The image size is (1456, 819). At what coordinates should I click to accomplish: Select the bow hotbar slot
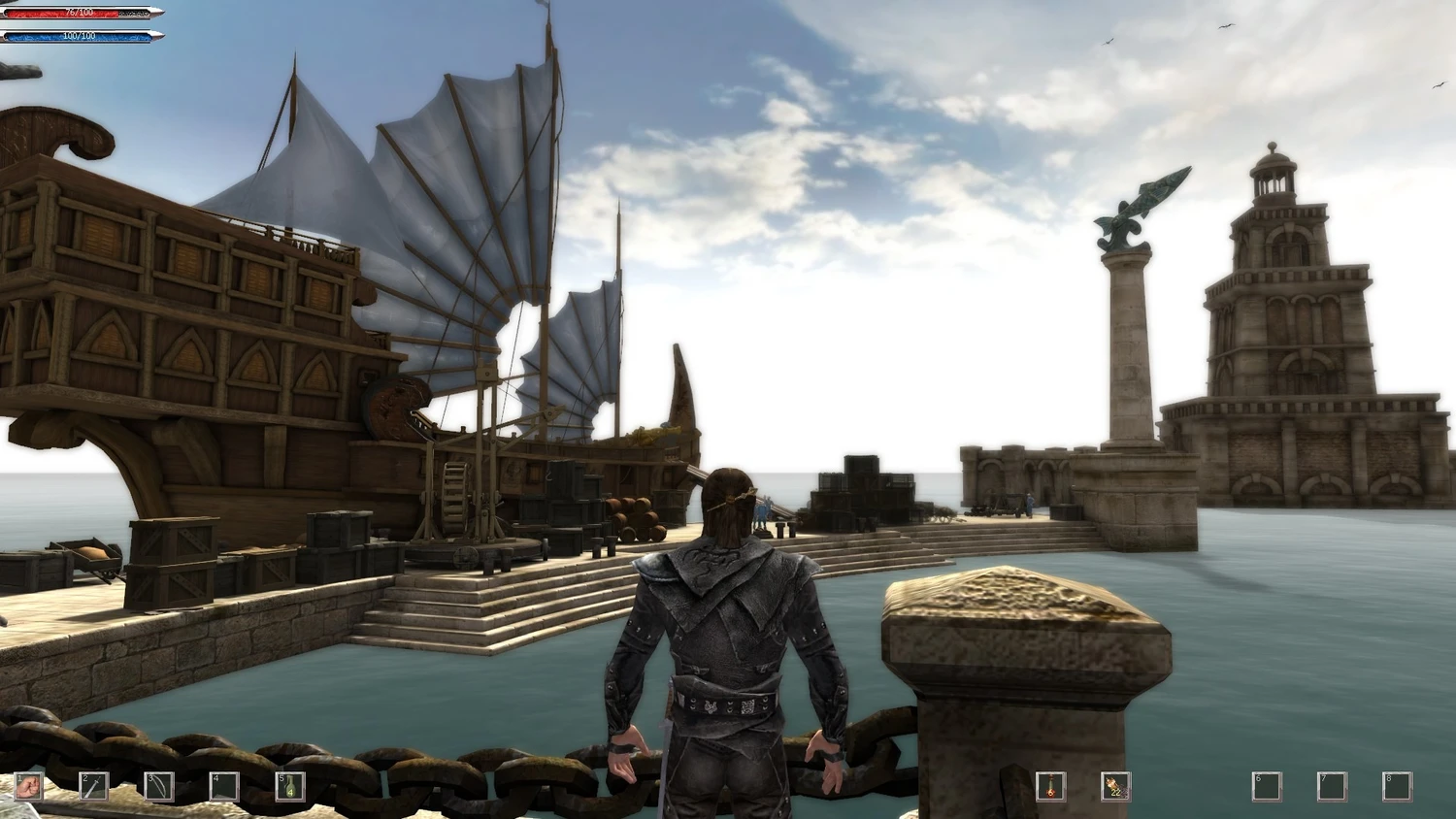click(x=159, y=785)
